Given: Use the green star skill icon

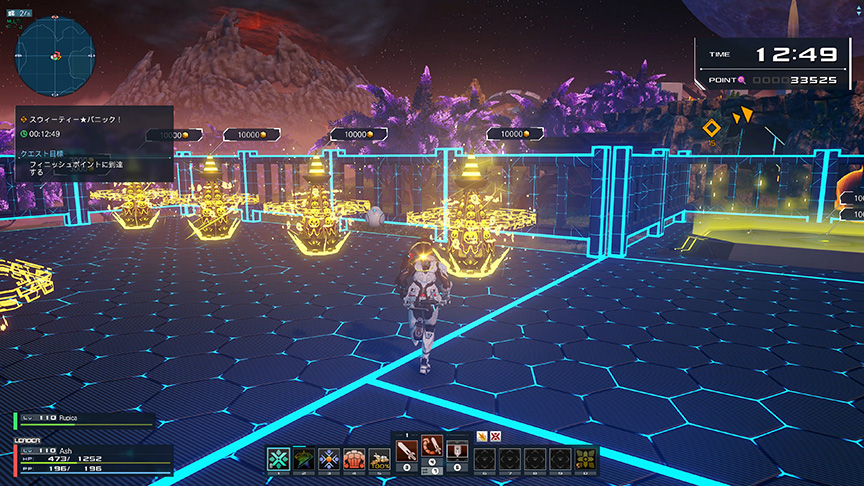Looking at the screenshot, I should [304, 458].
